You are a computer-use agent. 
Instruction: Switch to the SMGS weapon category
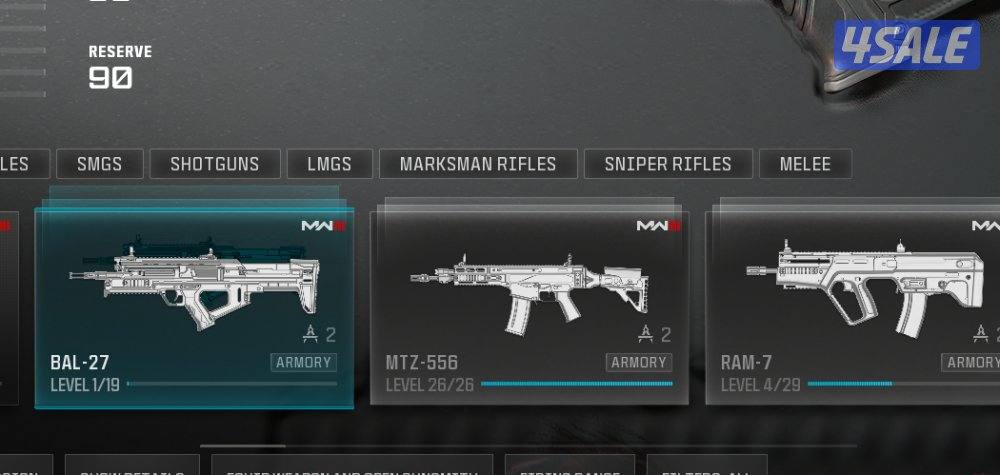pos(99,164)
